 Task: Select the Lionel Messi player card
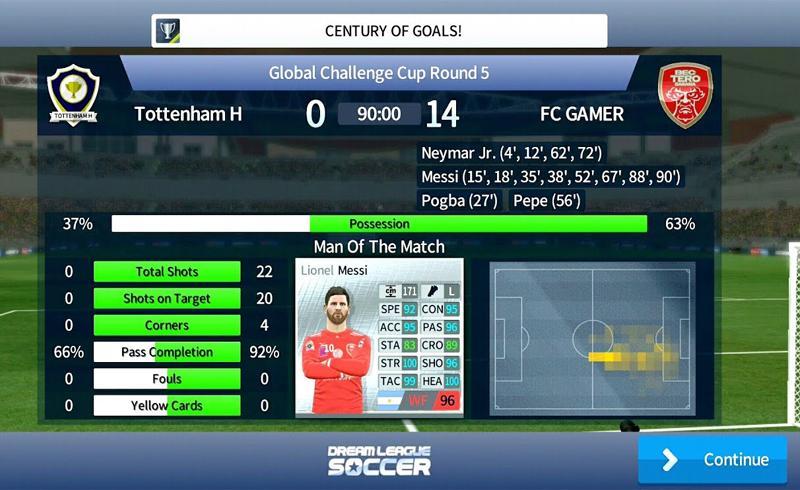click(379, 338)
